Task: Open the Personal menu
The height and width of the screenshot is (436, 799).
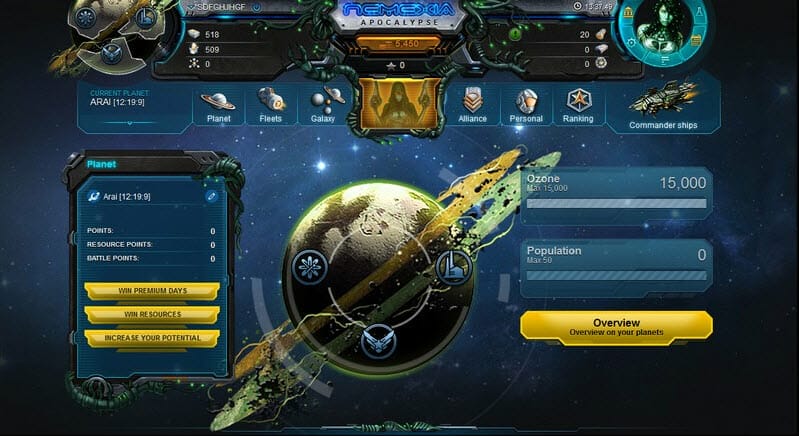Action: click(x=526, y=106)
